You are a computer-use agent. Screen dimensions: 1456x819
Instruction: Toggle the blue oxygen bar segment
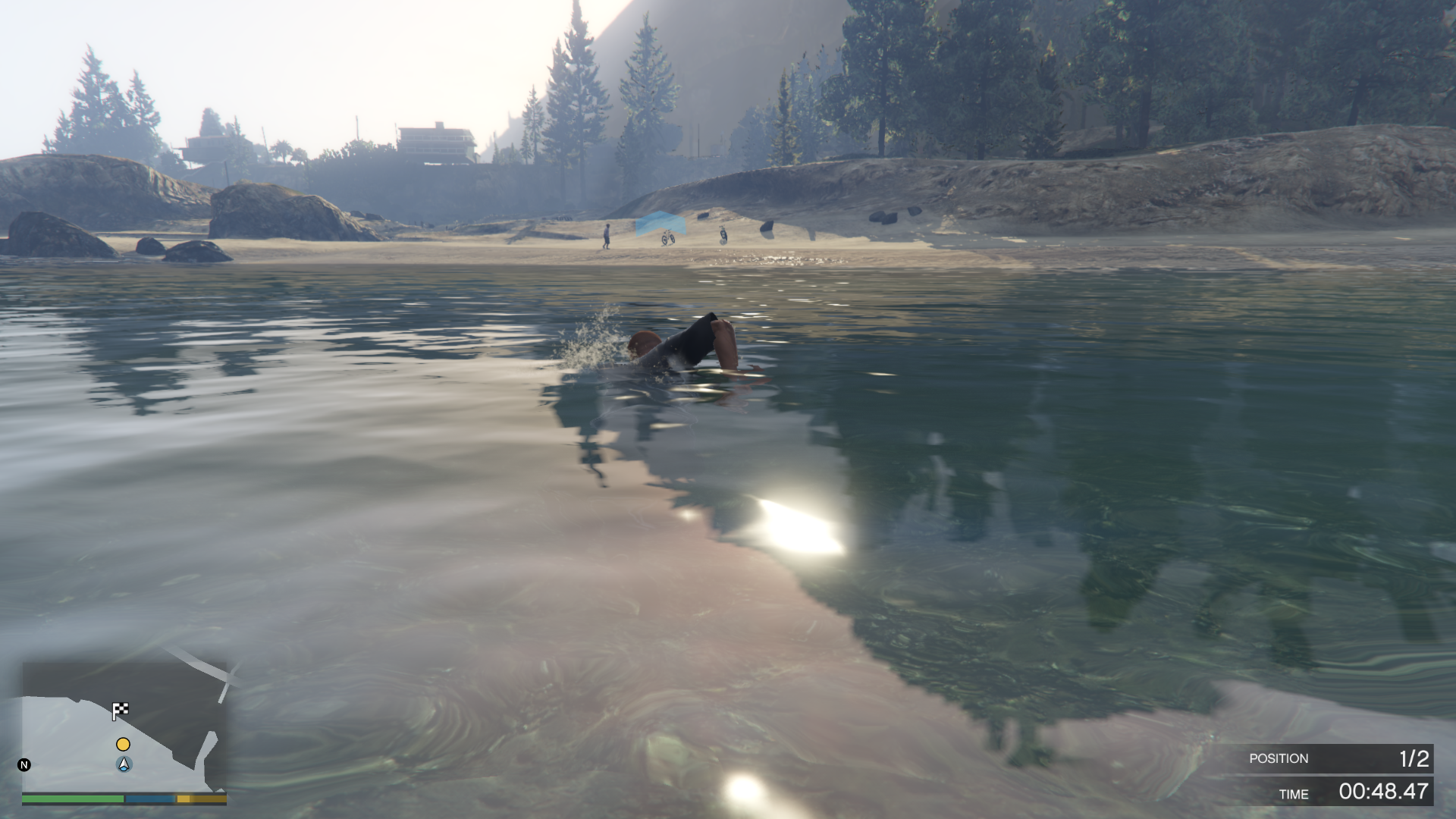click(149, 800)
